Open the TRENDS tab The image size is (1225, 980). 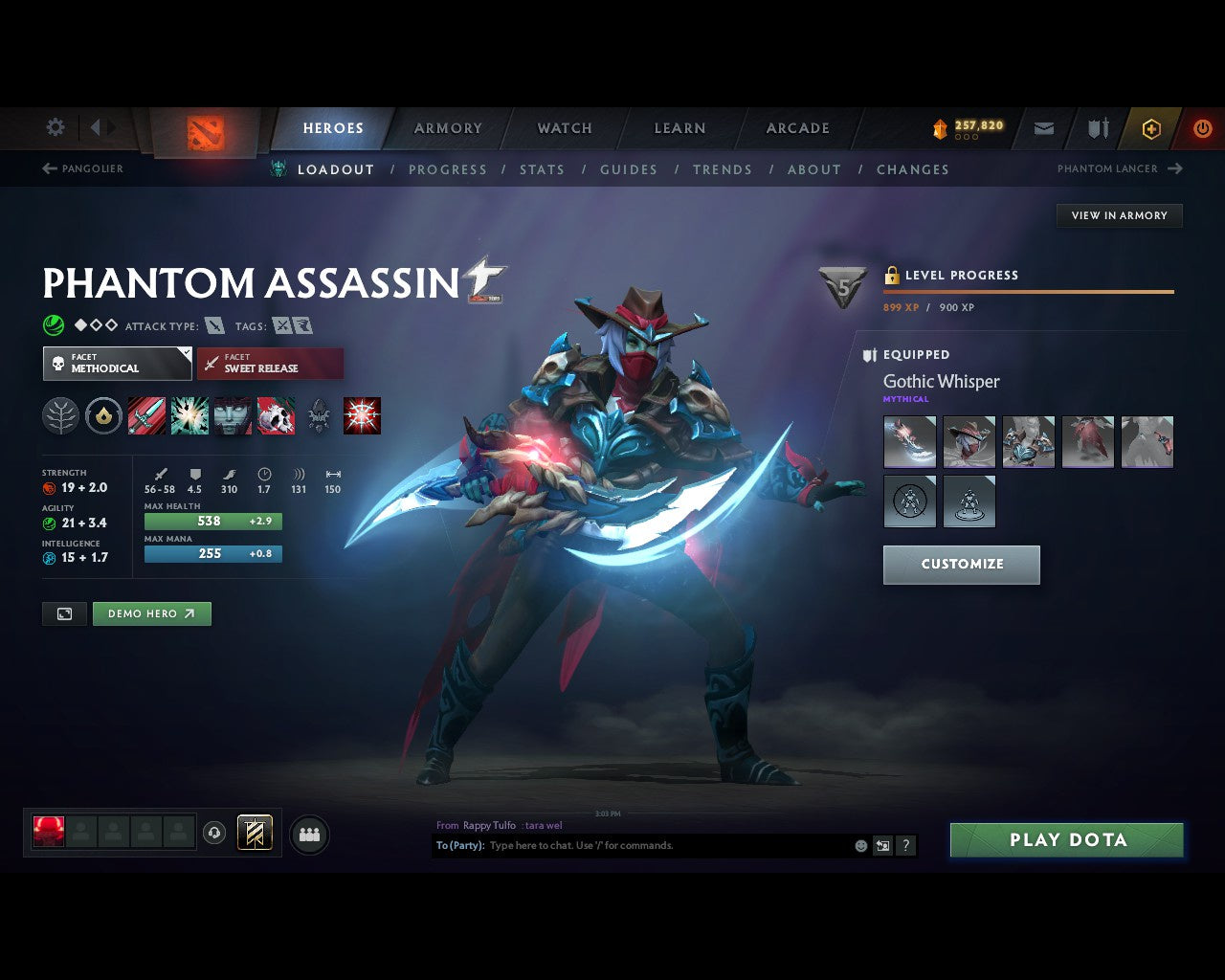[723, 169]
